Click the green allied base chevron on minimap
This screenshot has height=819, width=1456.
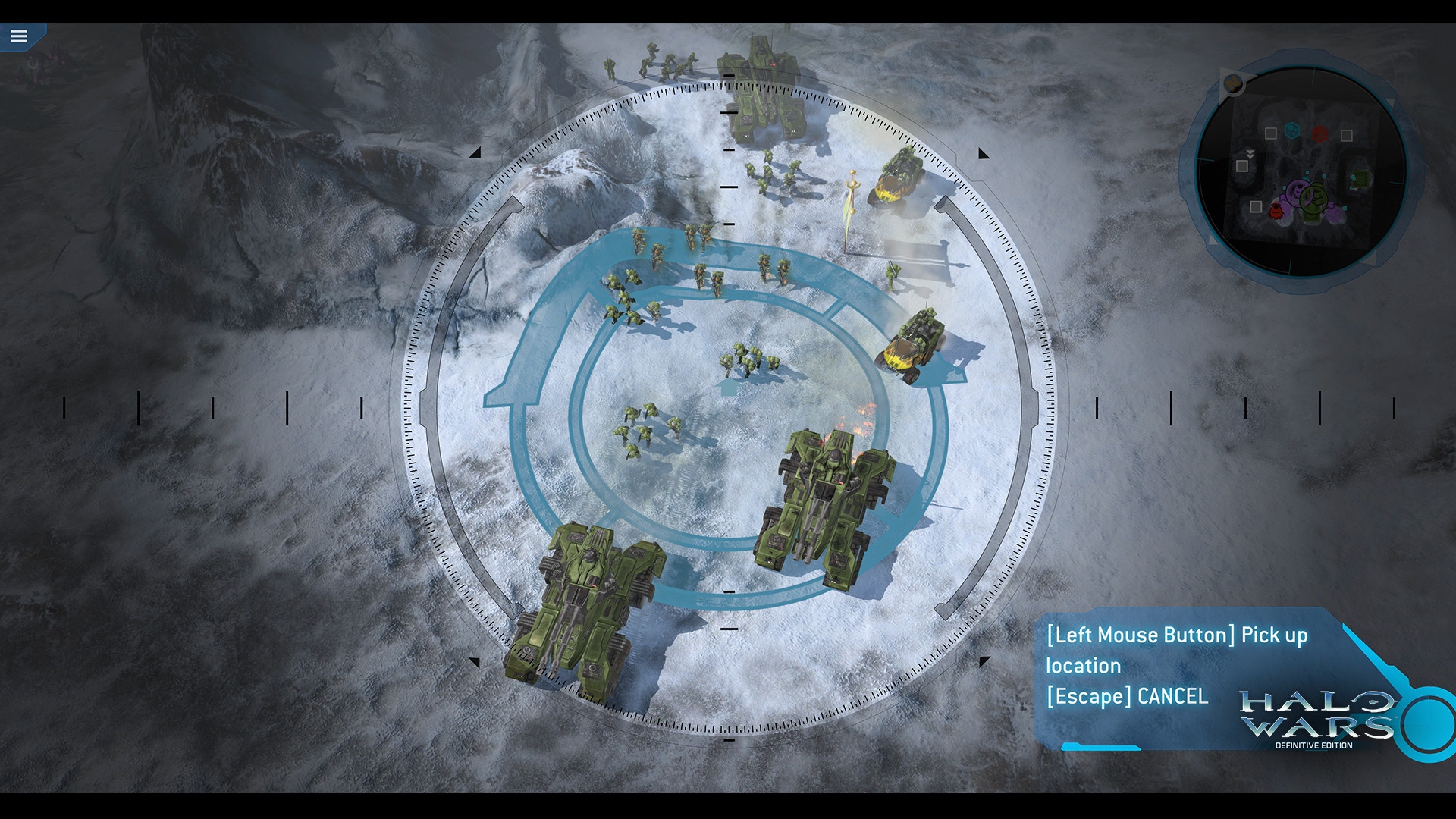(x=1360, y=177)
